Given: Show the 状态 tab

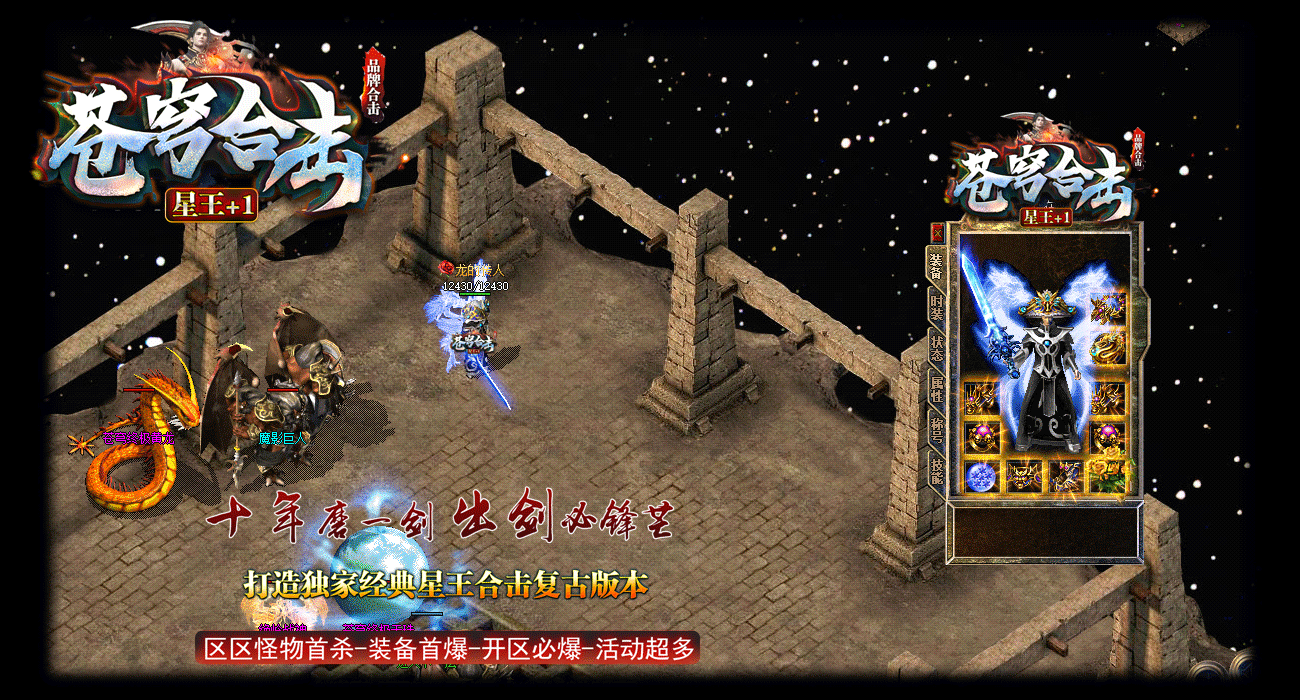Looking at the screenshot, I should (937, 346).
